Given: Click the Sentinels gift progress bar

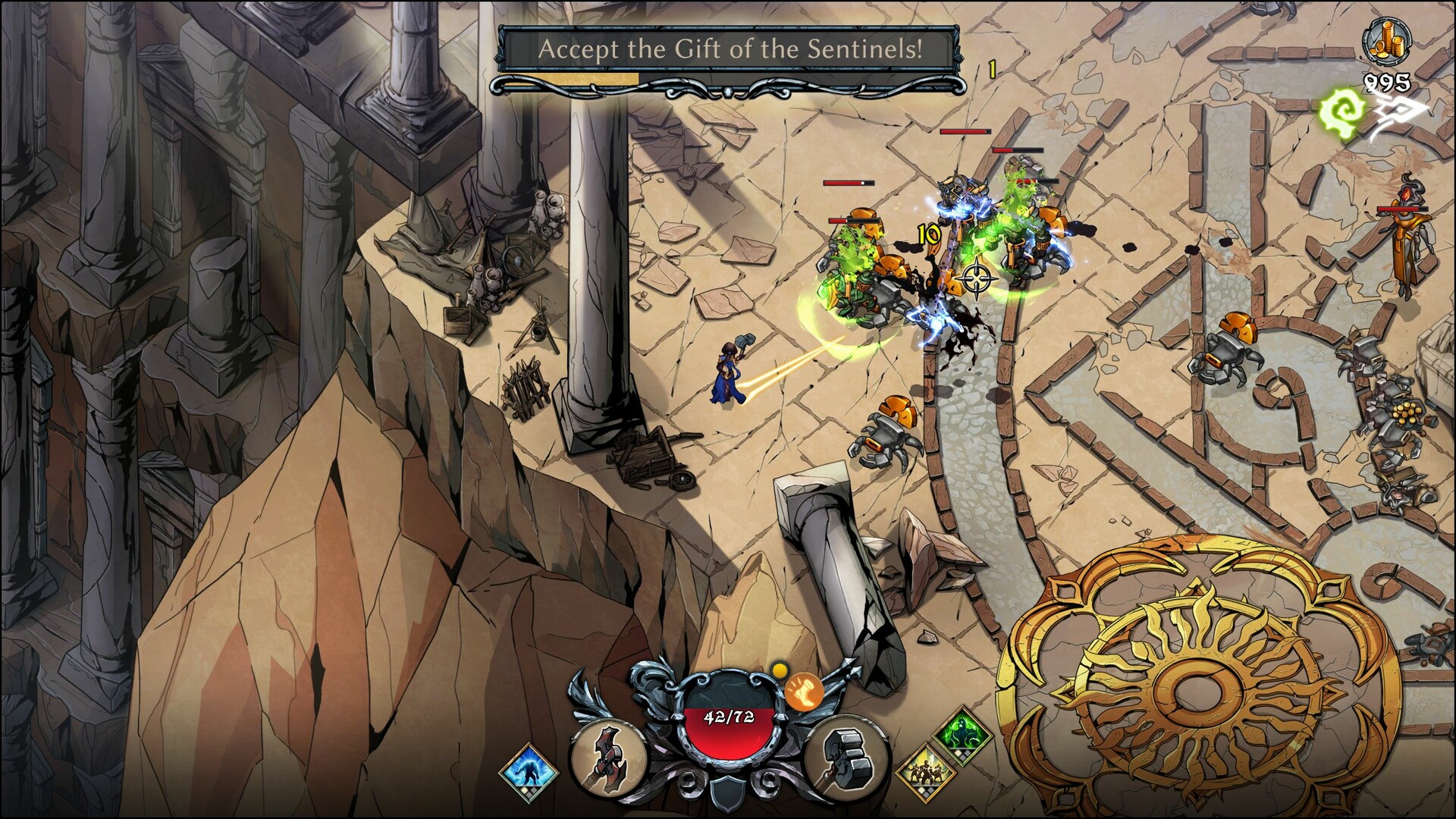Looking at the screenshot, I should [569, 78].
